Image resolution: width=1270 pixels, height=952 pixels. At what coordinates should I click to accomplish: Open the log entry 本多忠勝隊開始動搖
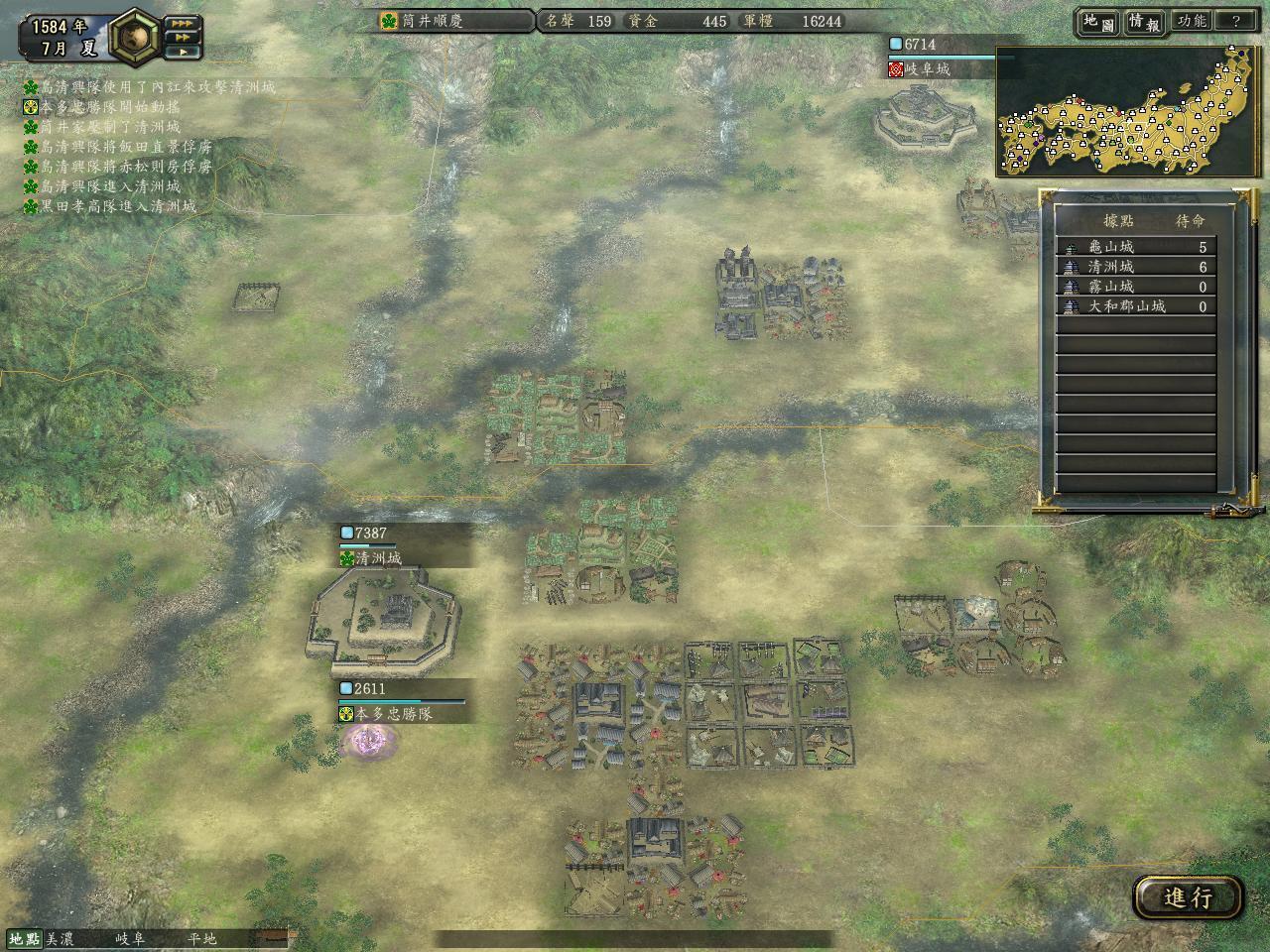click(109, 107)
